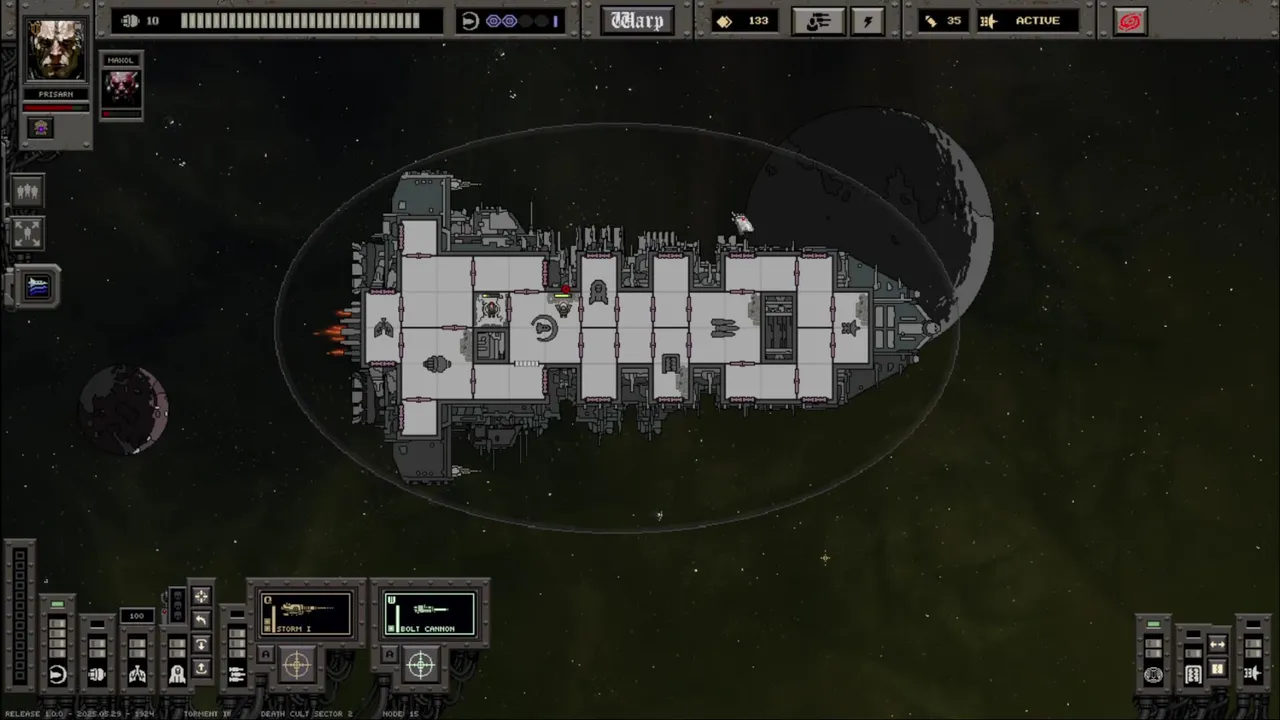Click the undo curved arrow button
This screenshot has width=1280, height=720.
coord(201,621)
